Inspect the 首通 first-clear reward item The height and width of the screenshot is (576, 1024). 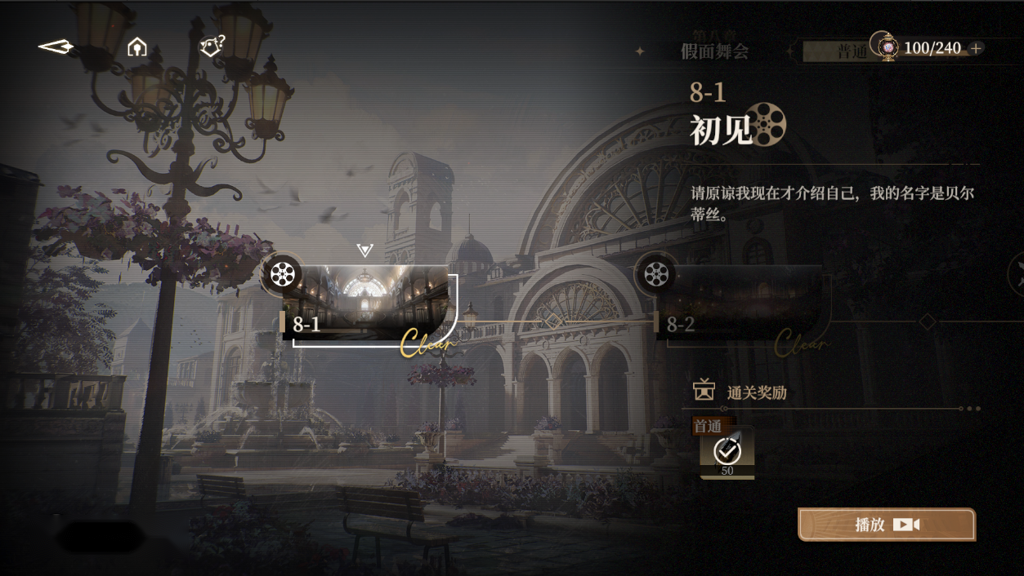[727, 454]
